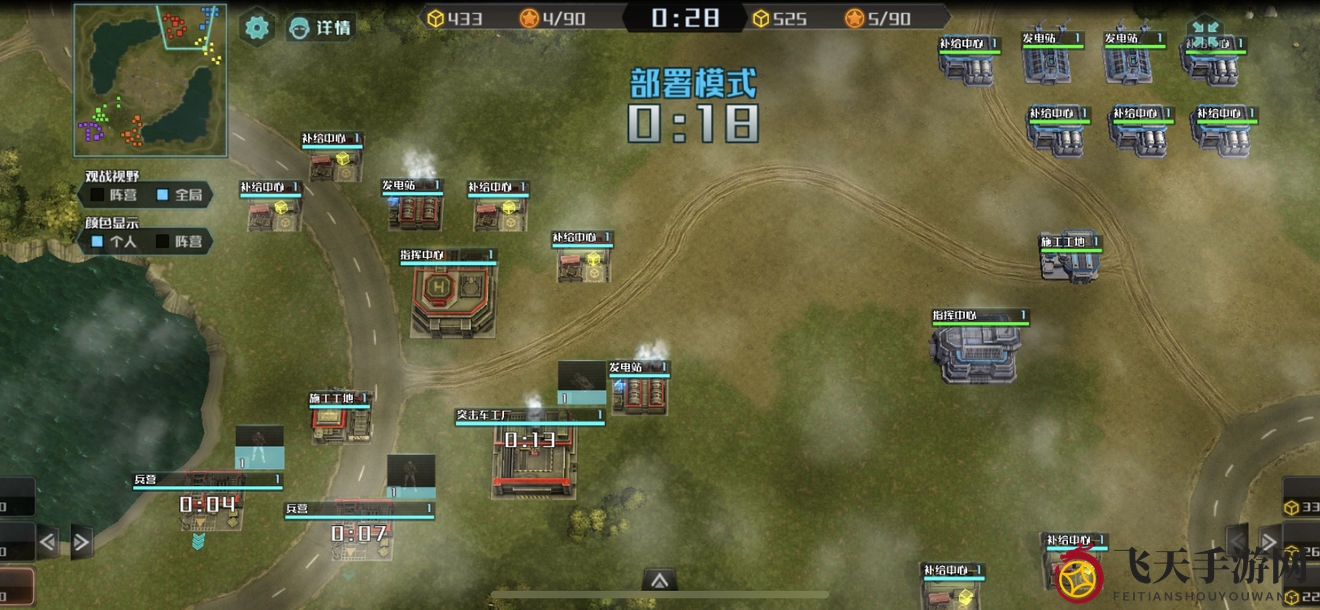Open the 详情 details panel

tap(320, 27)
